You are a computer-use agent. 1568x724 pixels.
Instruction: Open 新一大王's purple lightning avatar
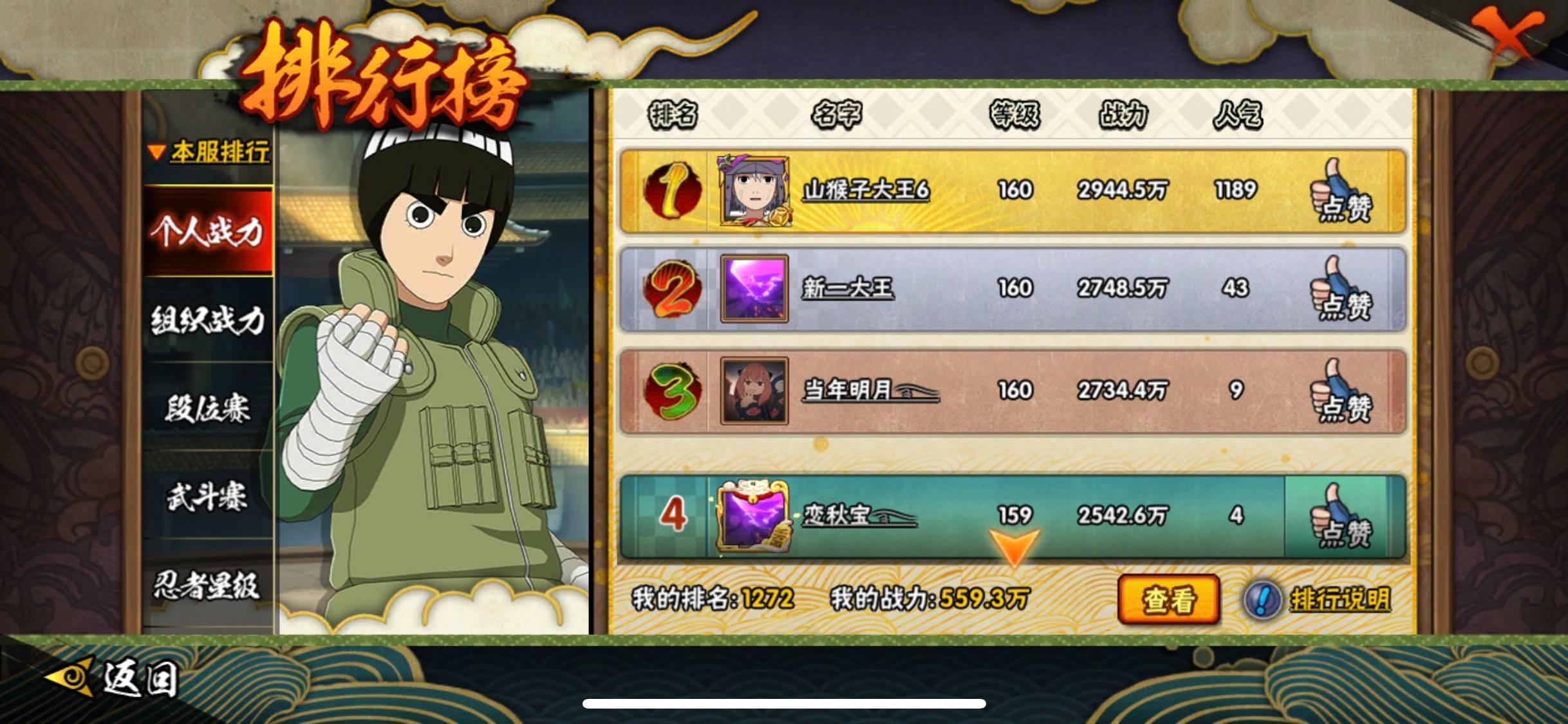point(754,288)
